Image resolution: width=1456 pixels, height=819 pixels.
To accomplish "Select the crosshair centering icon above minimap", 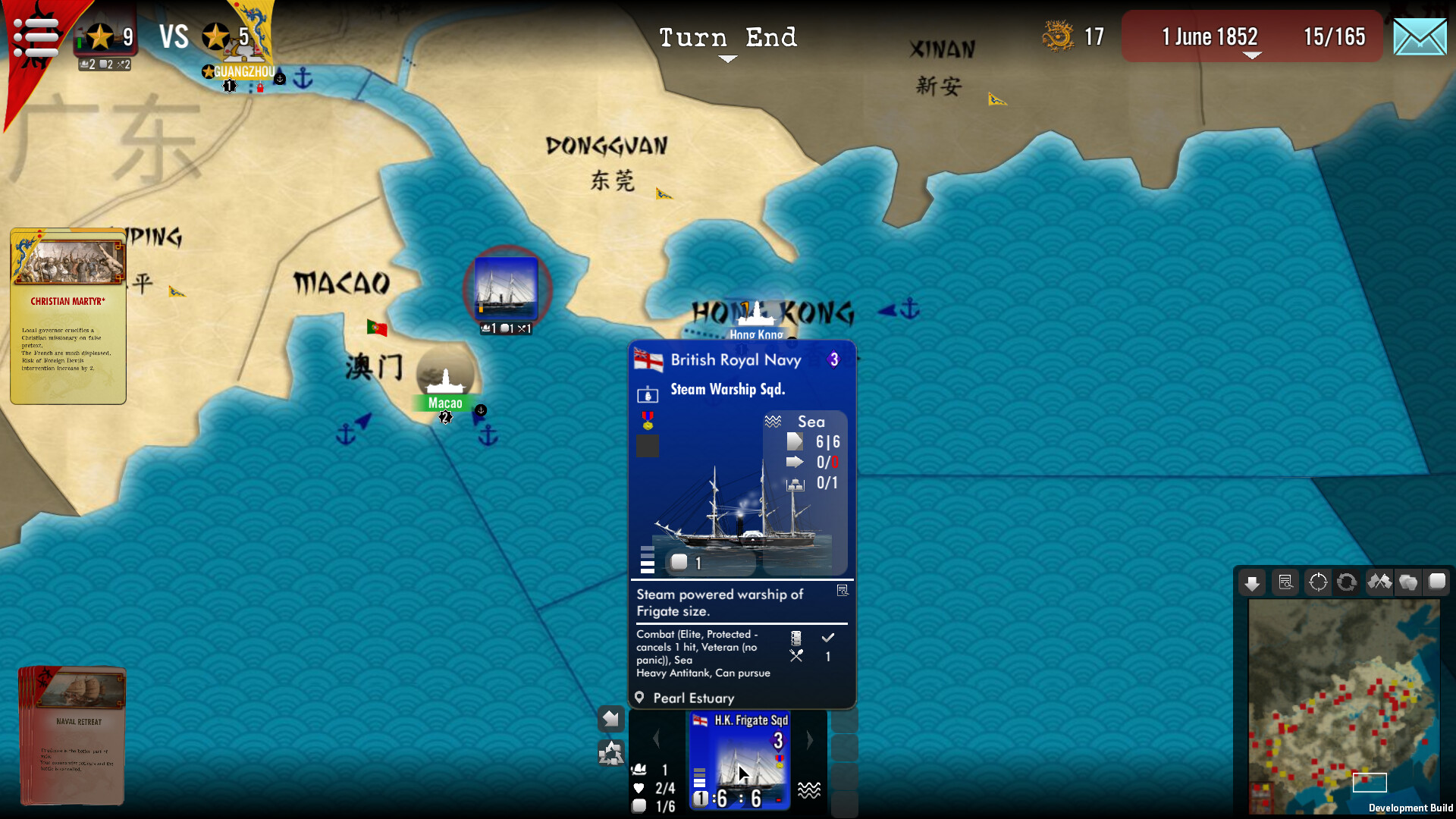I will [1317, 582].
